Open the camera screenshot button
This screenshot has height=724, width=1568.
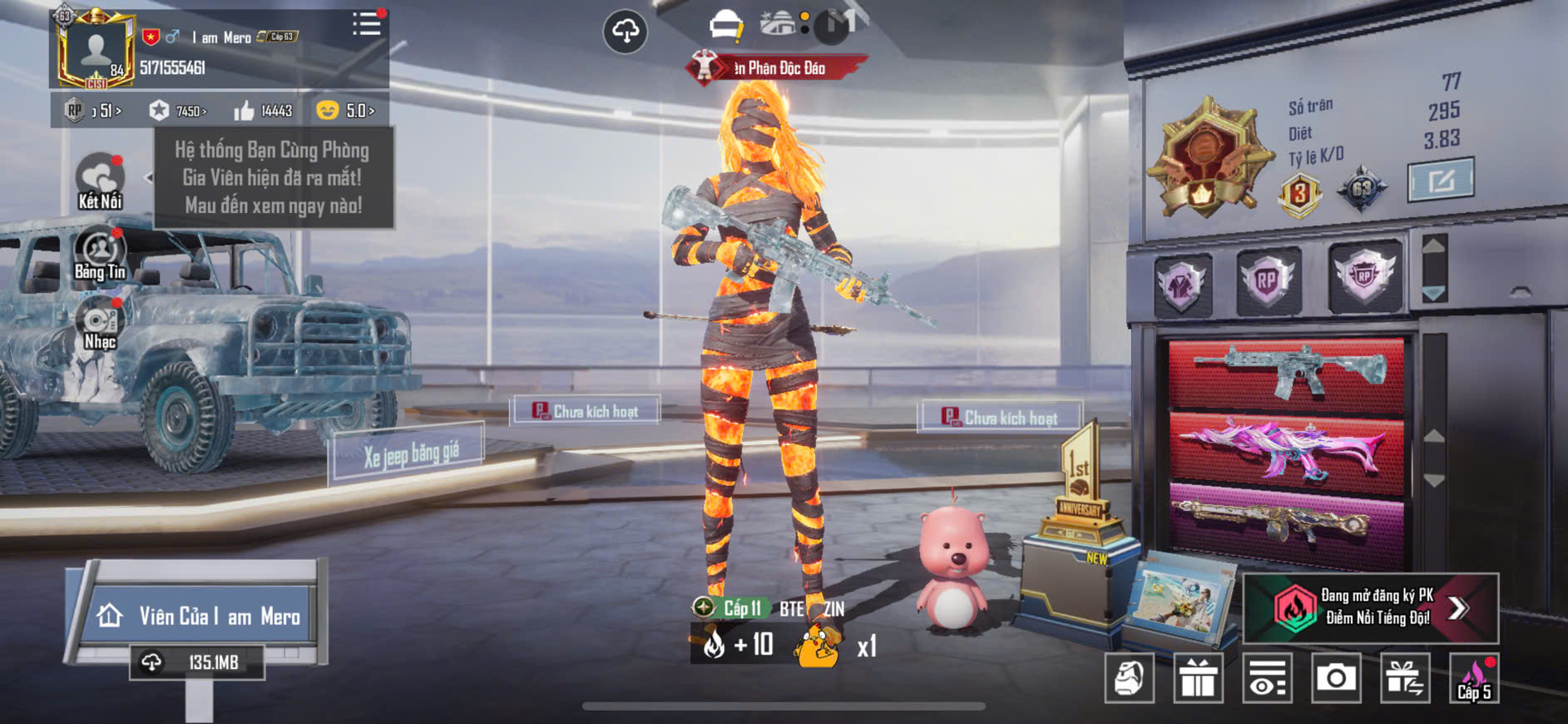1336,678
